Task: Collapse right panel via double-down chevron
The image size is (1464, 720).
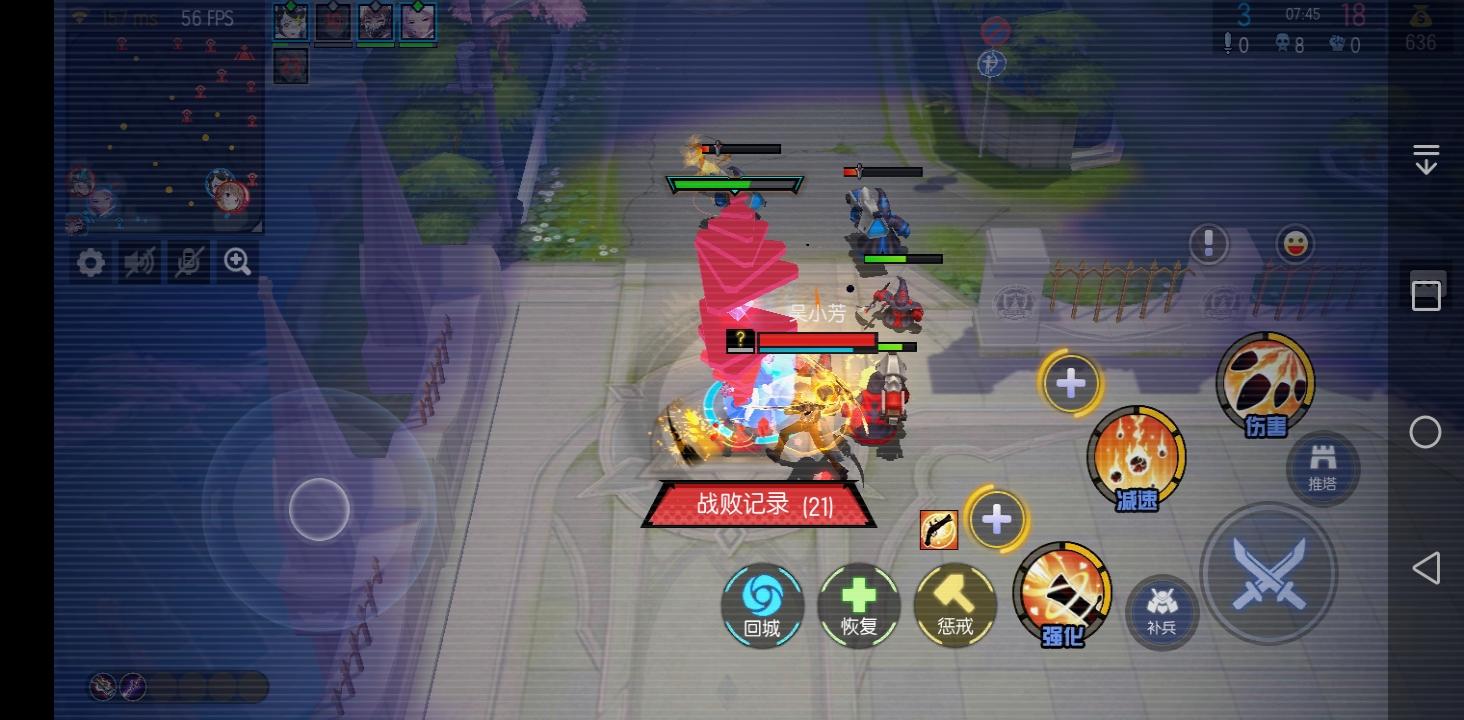Action: pyautogui.click(x=1424, y=156)
